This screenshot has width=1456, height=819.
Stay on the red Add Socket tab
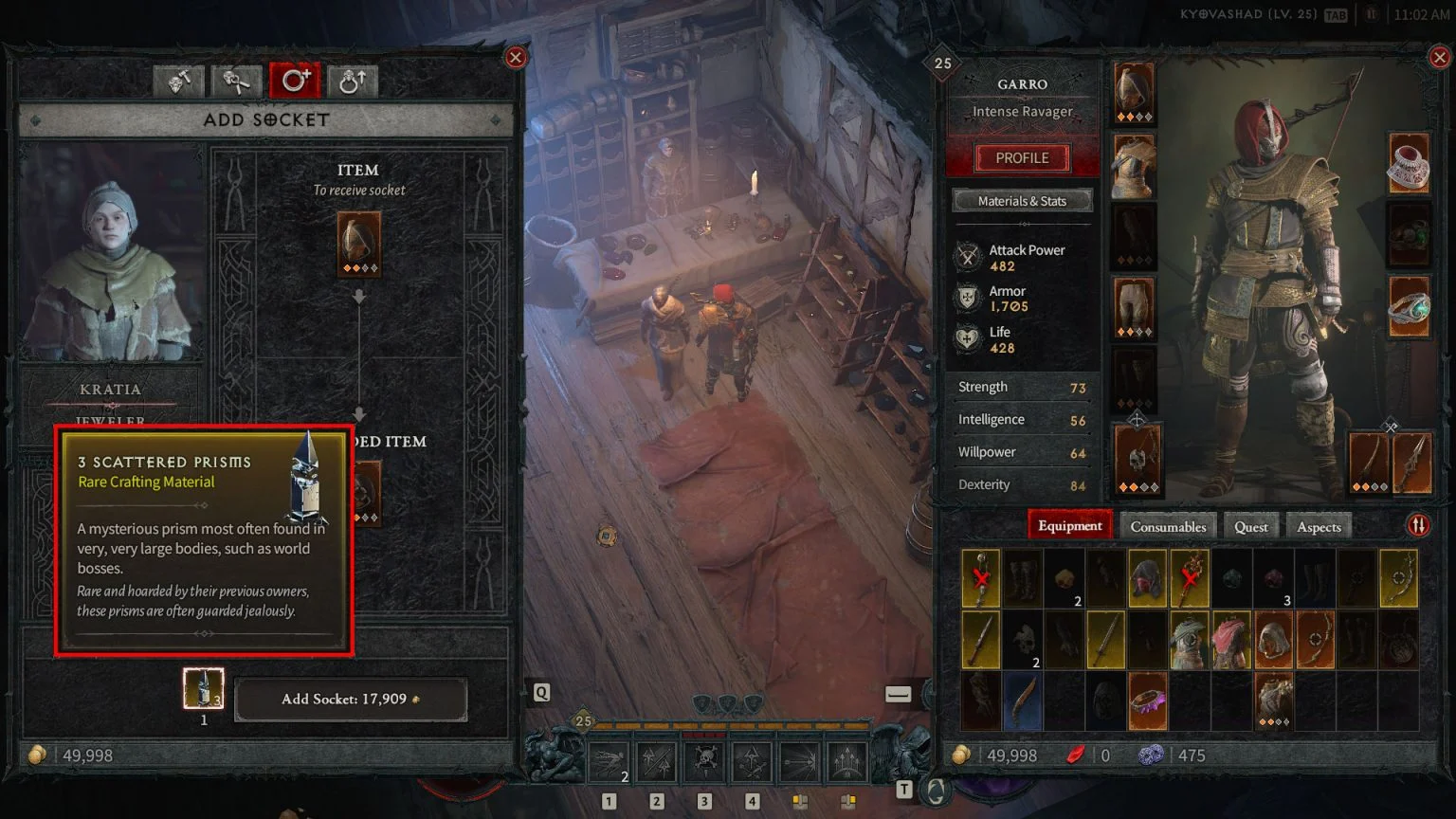(x=295, y=82)
